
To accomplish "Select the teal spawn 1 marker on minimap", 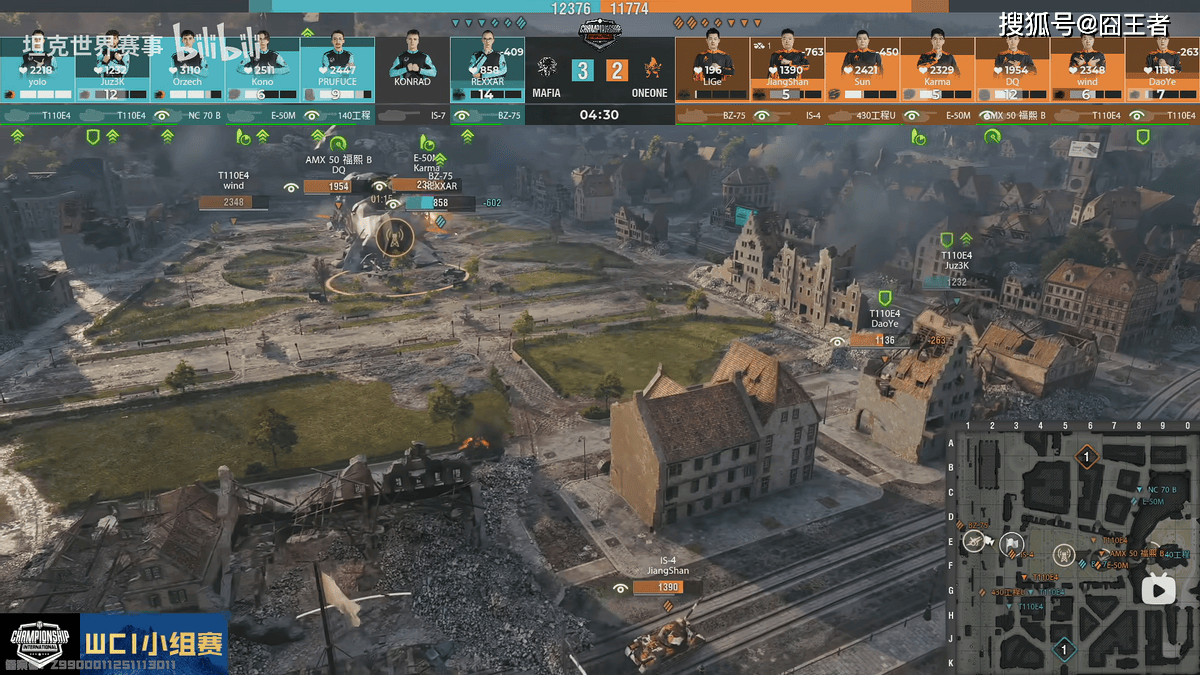I will click(x=1064, y=651).
